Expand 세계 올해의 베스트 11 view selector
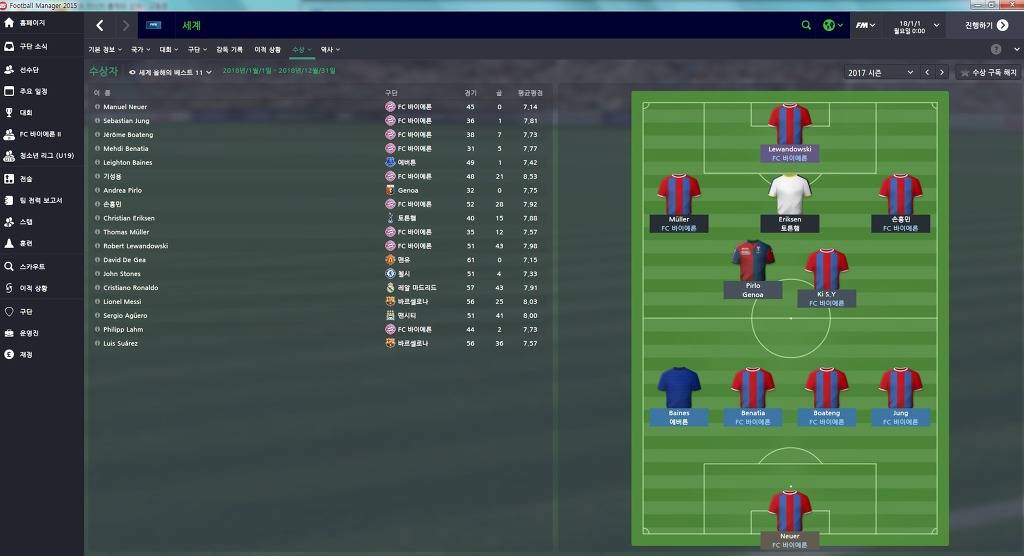Viewport: 1024px width, 556px height. coord(171,72)
